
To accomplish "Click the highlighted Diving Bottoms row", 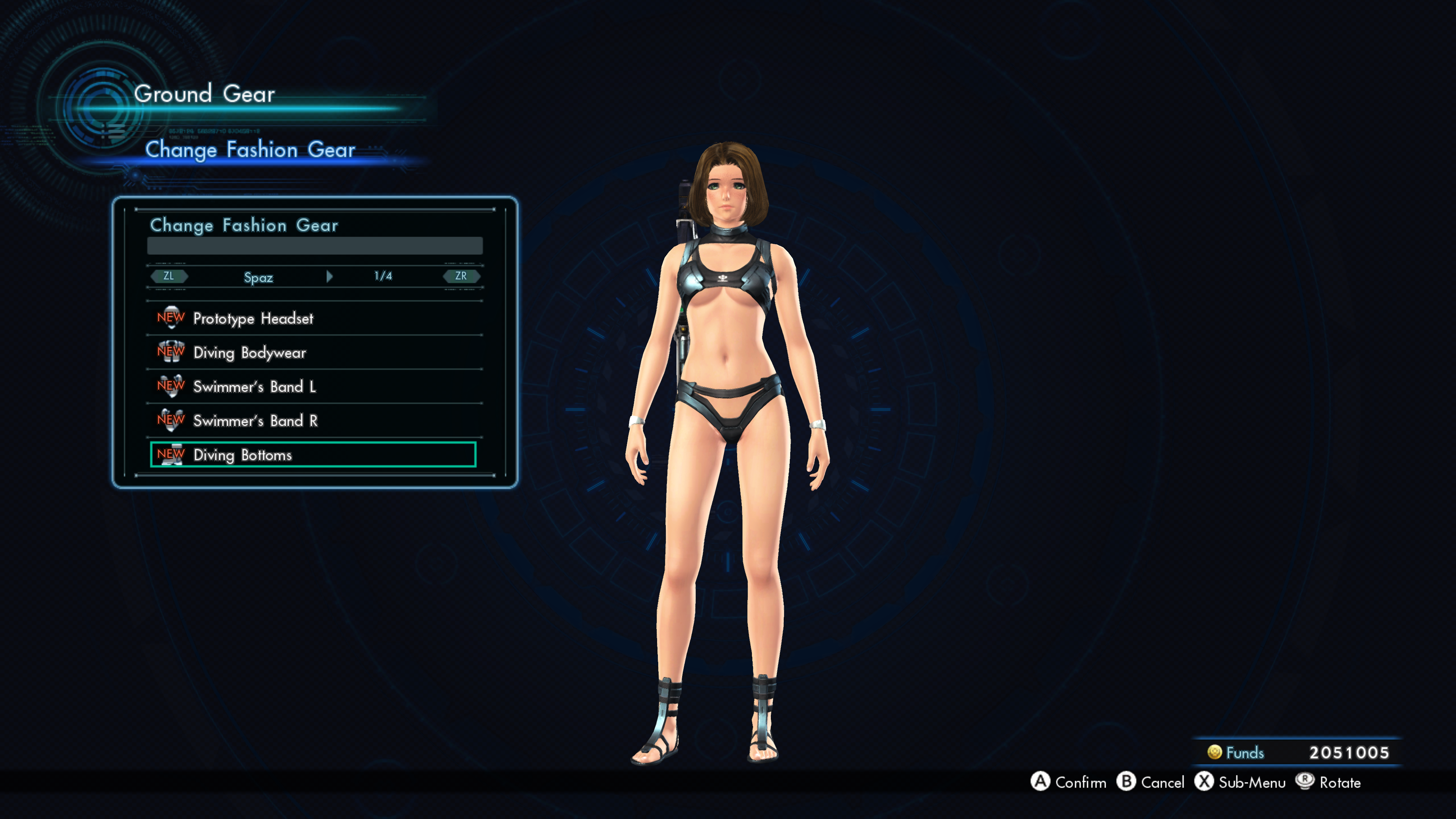I will click(x=312, y=455).
